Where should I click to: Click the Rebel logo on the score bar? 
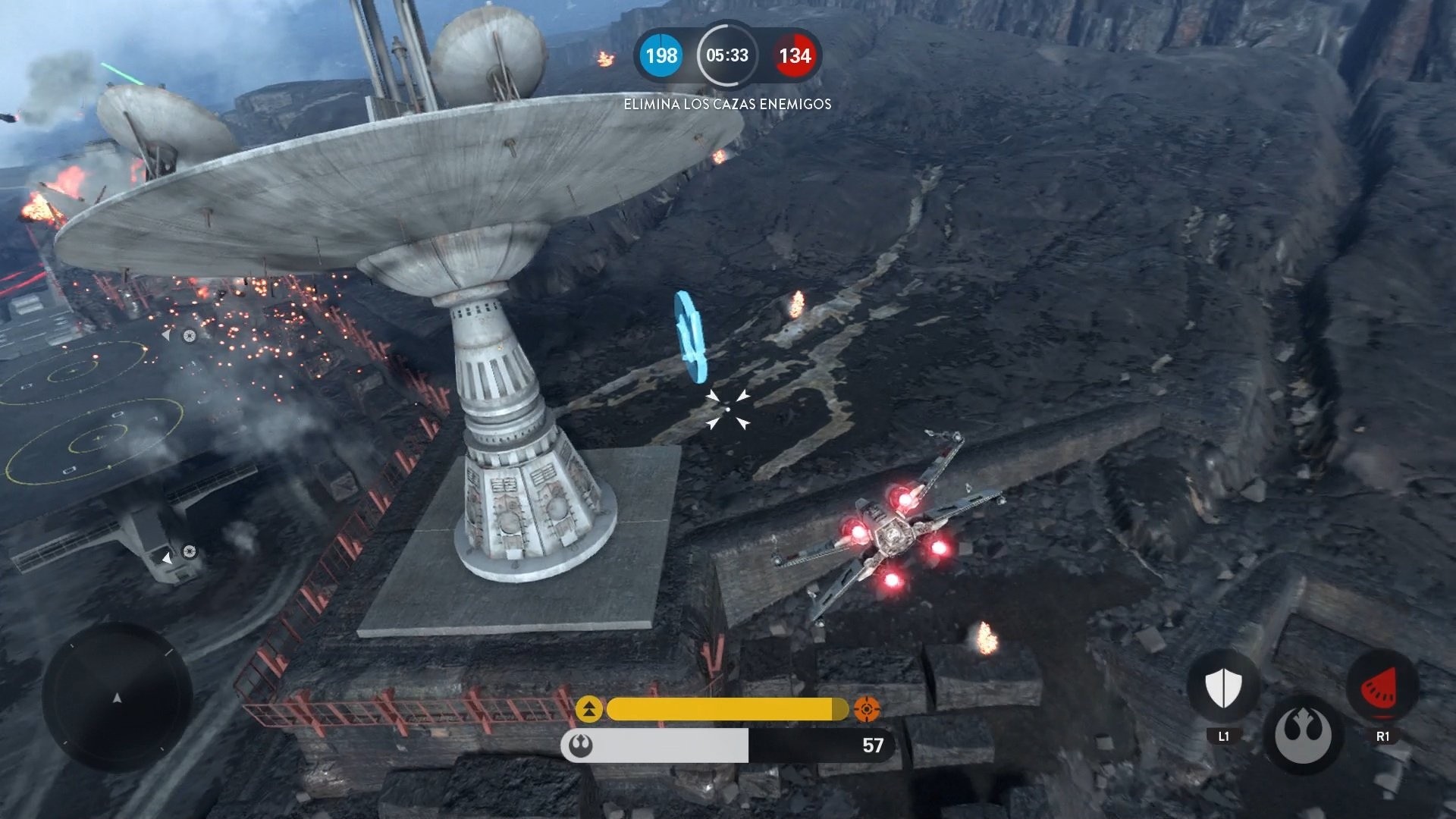point(579,747)
